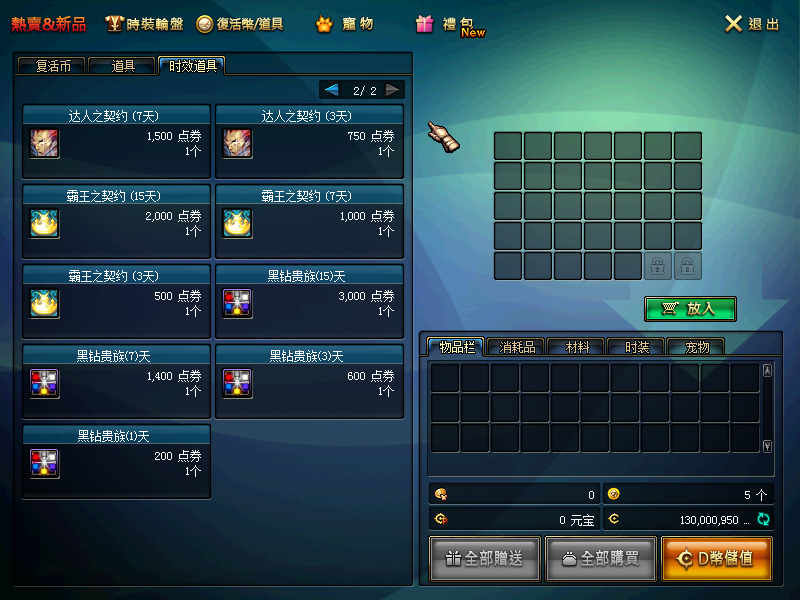Go to the previous shop page
The width and height of the screenshot is (800, 600).
click(x=332, y=90)
